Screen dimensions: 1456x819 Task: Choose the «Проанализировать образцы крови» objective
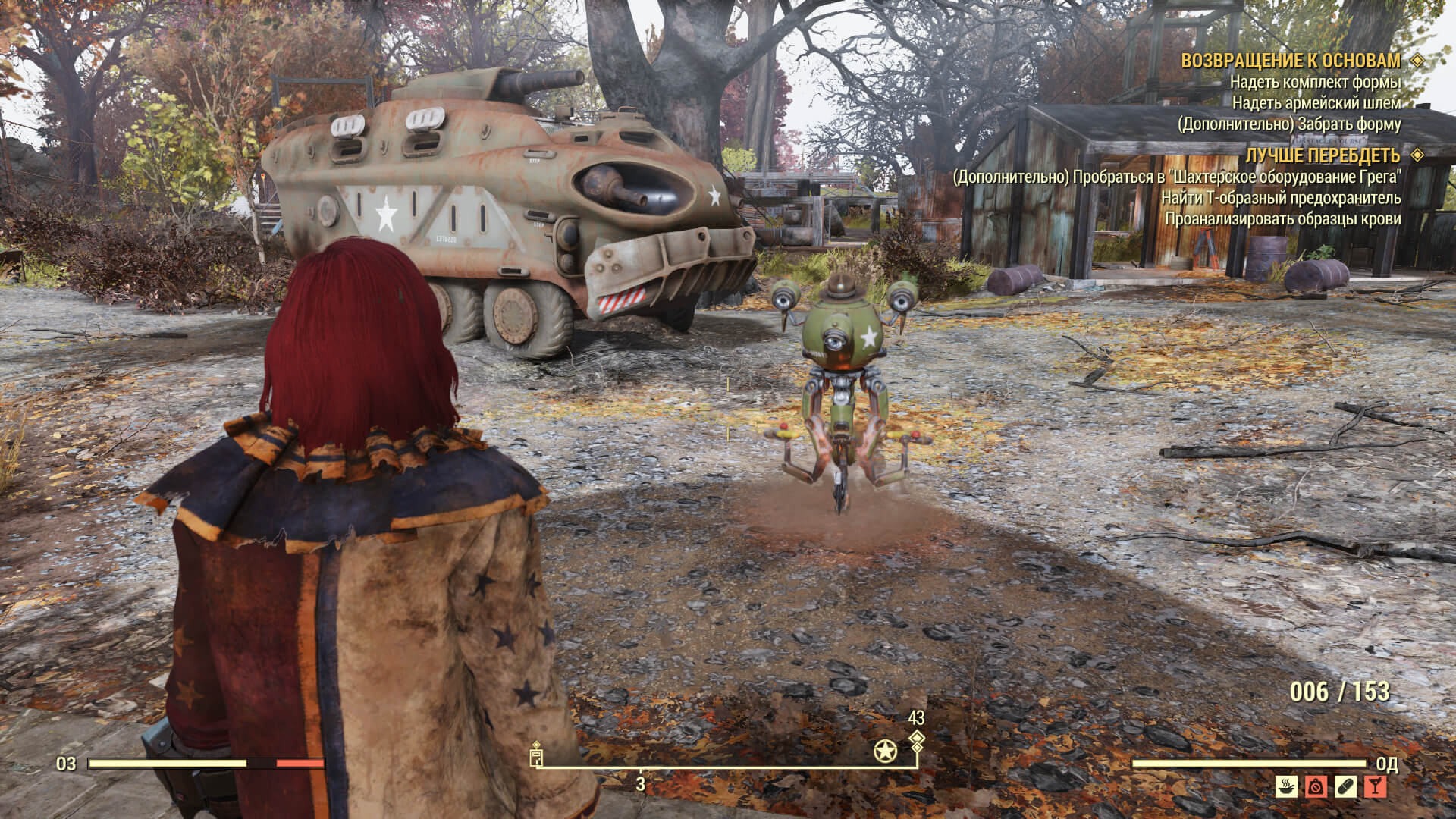tap(1282, 220)
